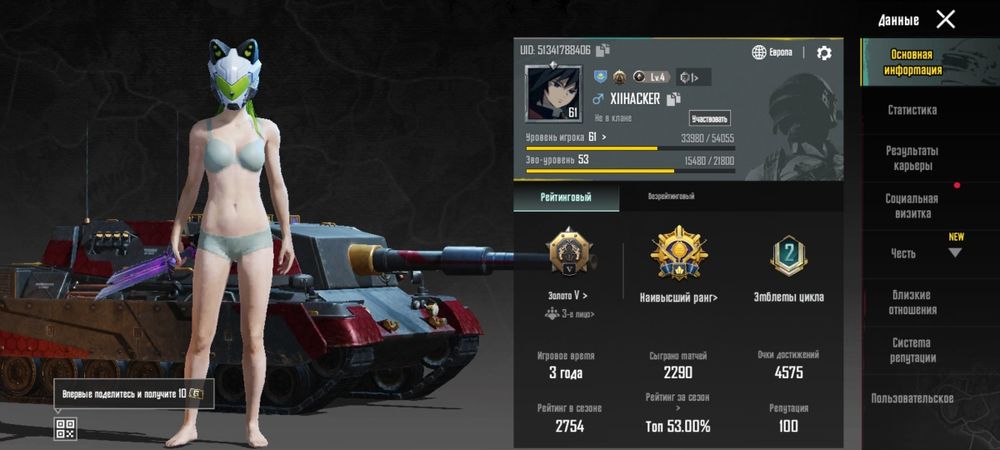Open profile settings gear icon
The width and height of the screenshot is (1000, 450).
(x=824, y=53)
